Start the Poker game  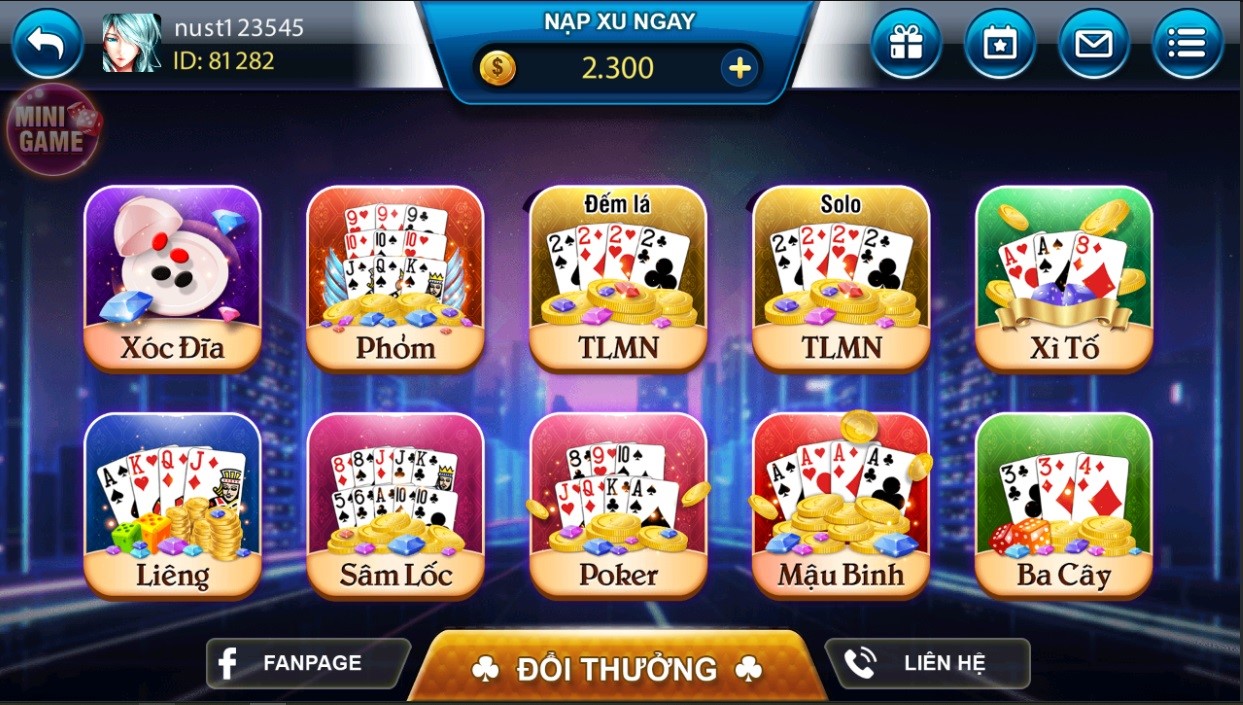[618, 504]
